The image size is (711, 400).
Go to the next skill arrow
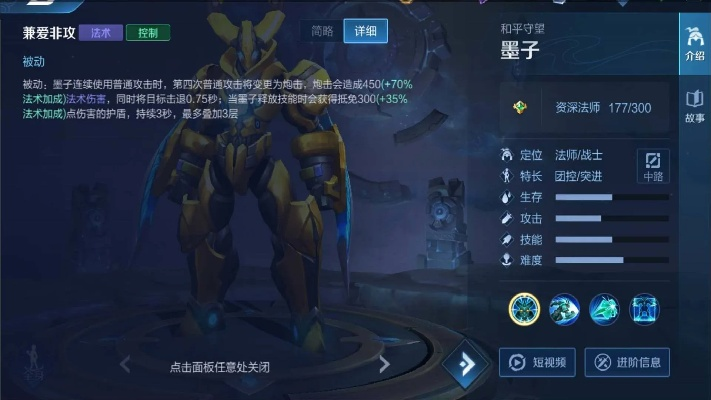(x=384, y=366)
